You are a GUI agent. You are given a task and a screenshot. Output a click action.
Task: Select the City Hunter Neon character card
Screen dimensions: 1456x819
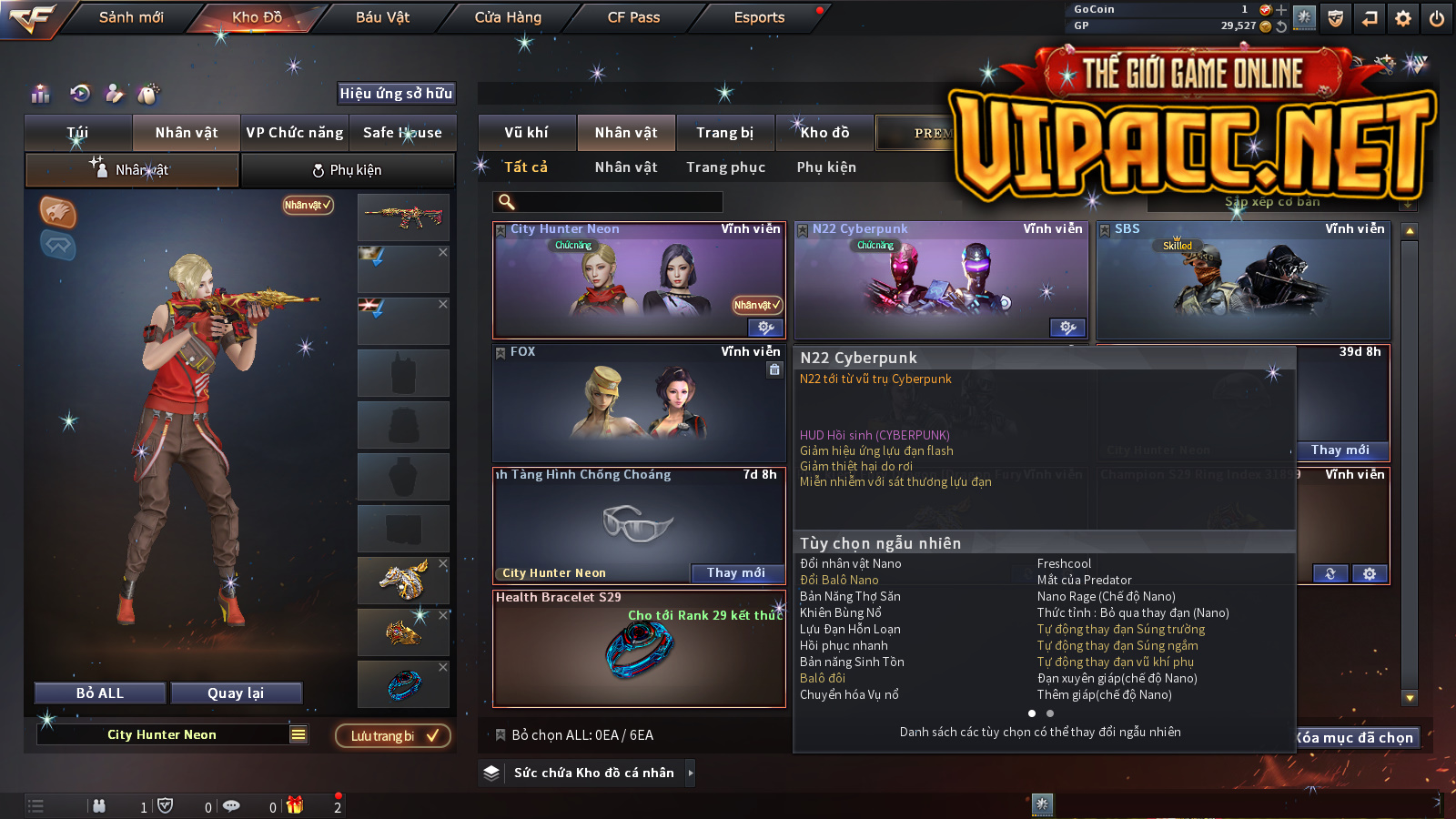click(x=638, y=280)
